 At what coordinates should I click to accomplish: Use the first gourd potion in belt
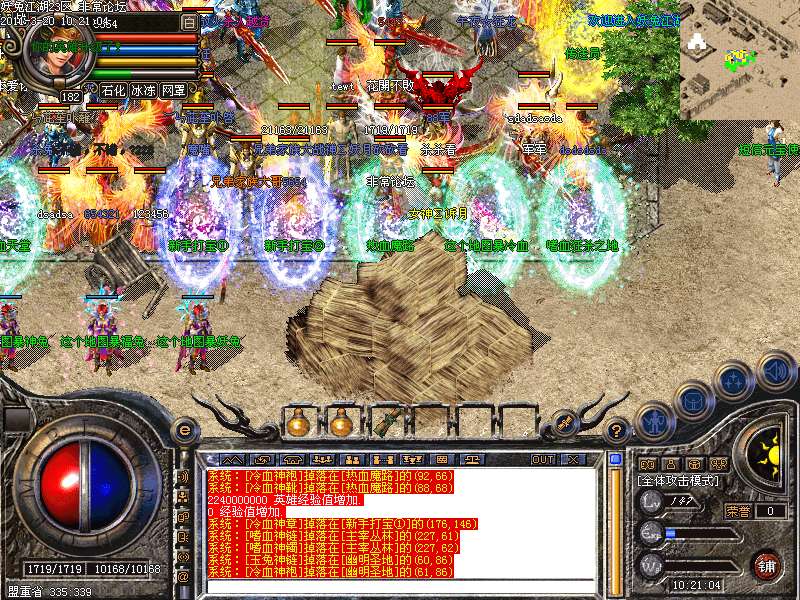(x=297, y=422)
